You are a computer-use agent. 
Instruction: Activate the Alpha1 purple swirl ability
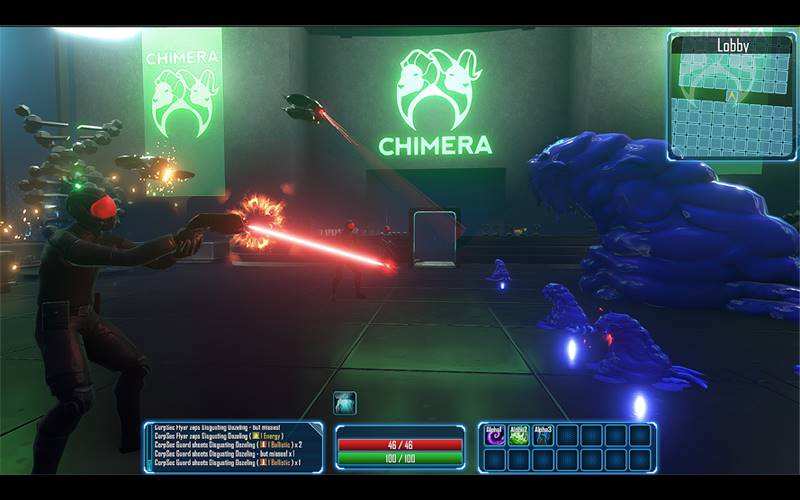click(495, 435)
